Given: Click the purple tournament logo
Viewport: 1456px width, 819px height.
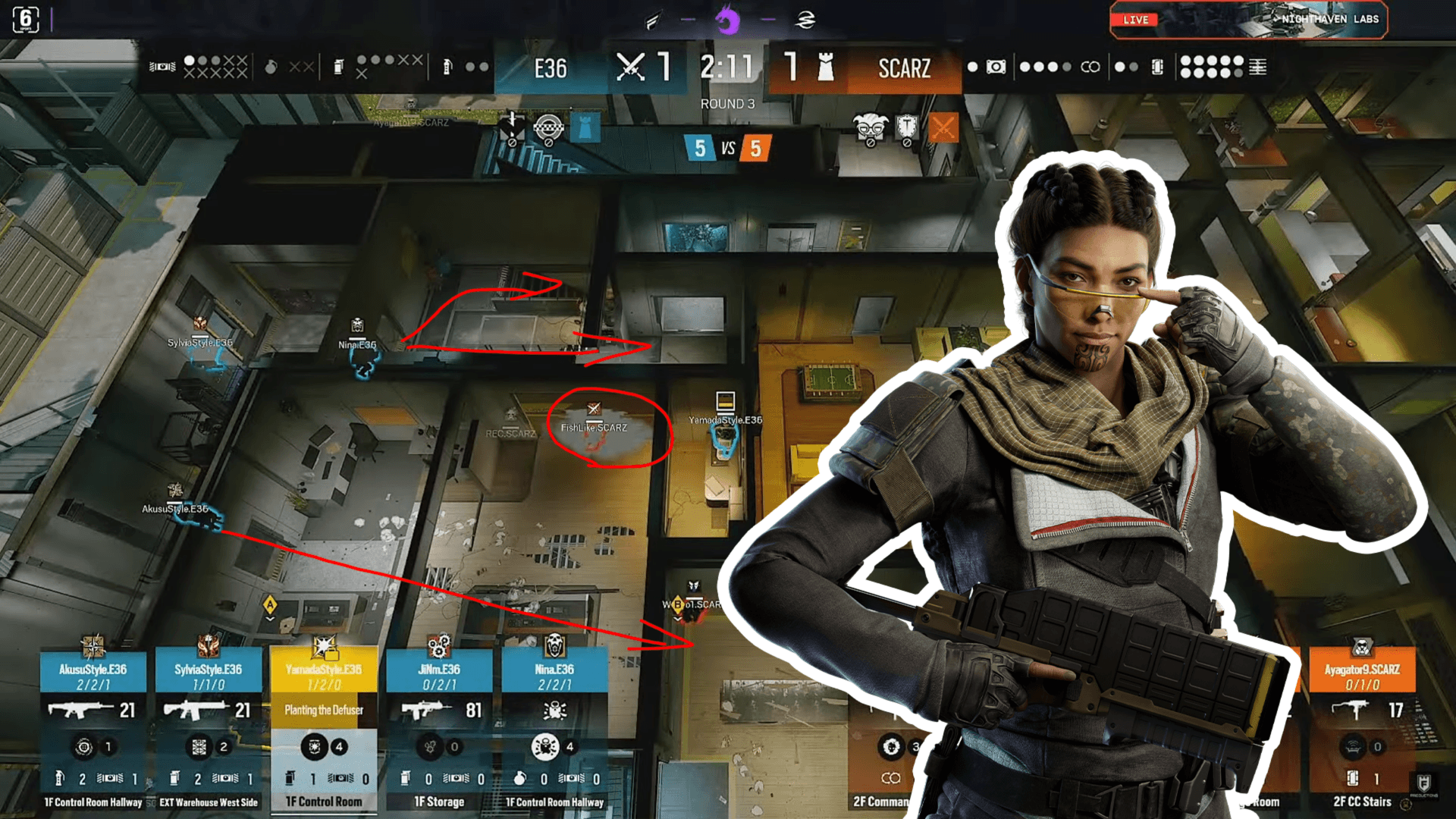Looking at the screenshot, I should click(x=728, y=20).
